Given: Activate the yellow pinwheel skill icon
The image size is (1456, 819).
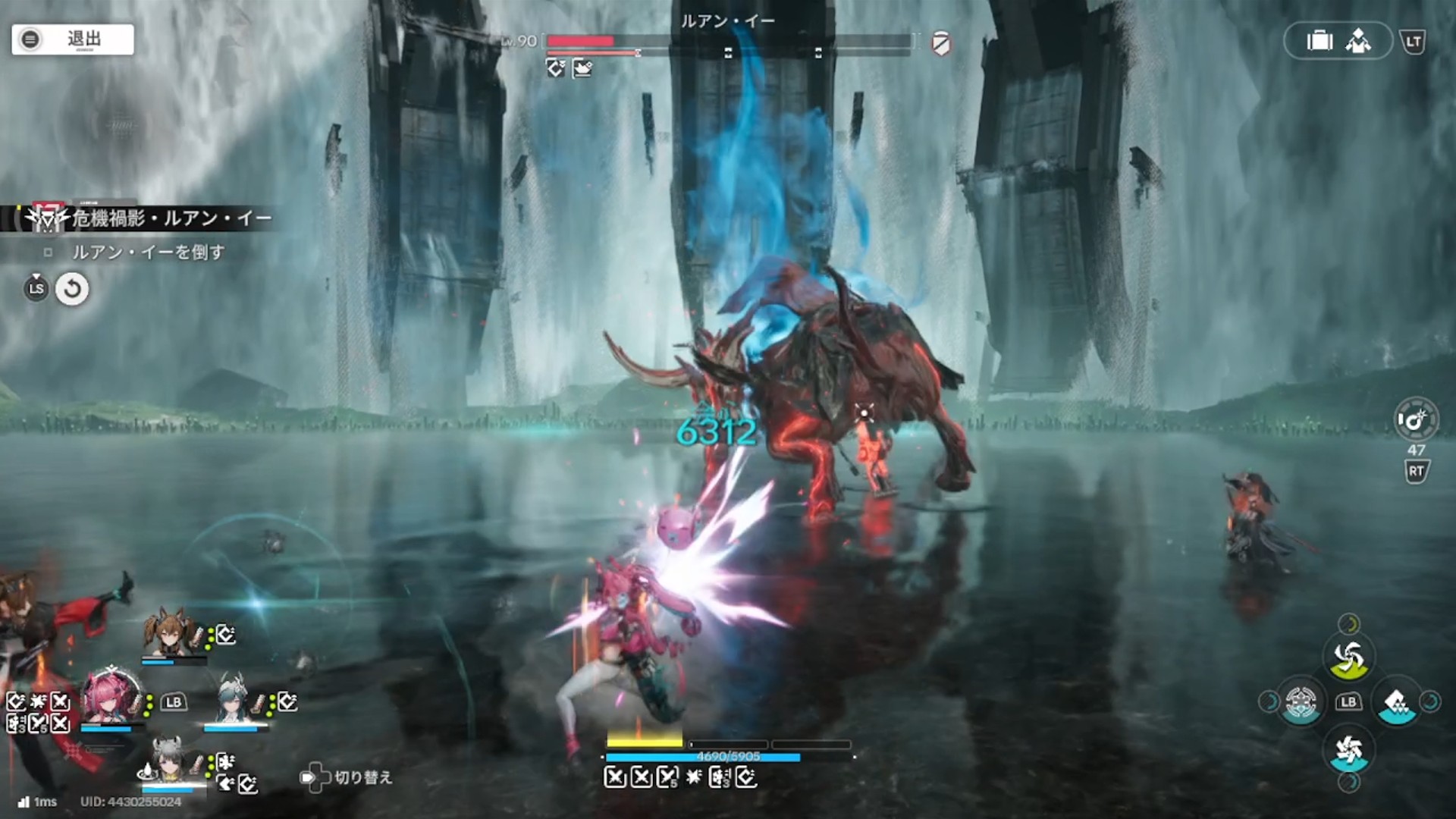Looking at the screenshot, I should click(1348, 658).
